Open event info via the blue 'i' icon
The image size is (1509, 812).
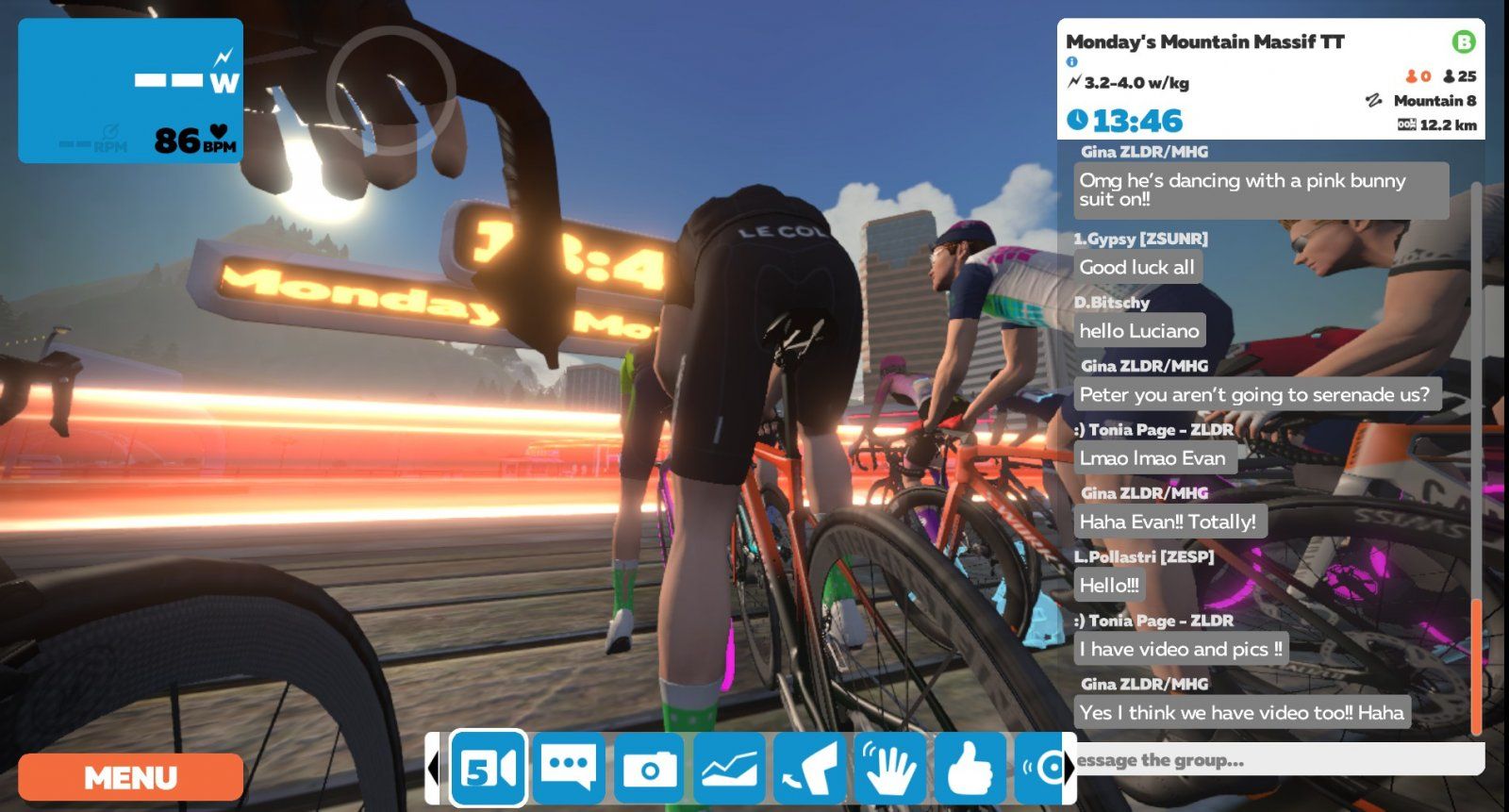(1071, 62)
